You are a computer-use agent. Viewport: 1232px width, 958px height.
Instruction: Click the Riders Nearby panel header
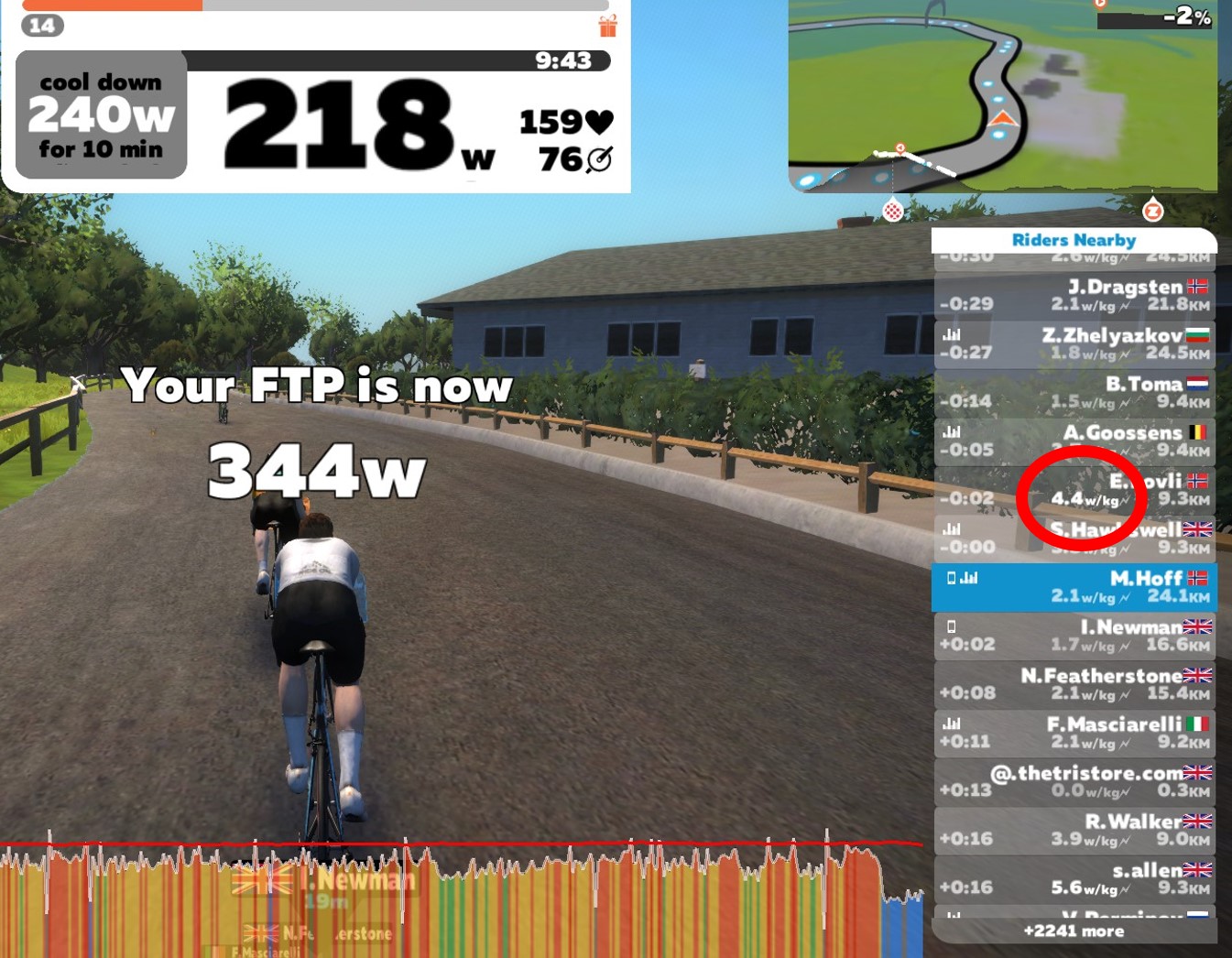pyautogui.click(x=1073, y=240)
